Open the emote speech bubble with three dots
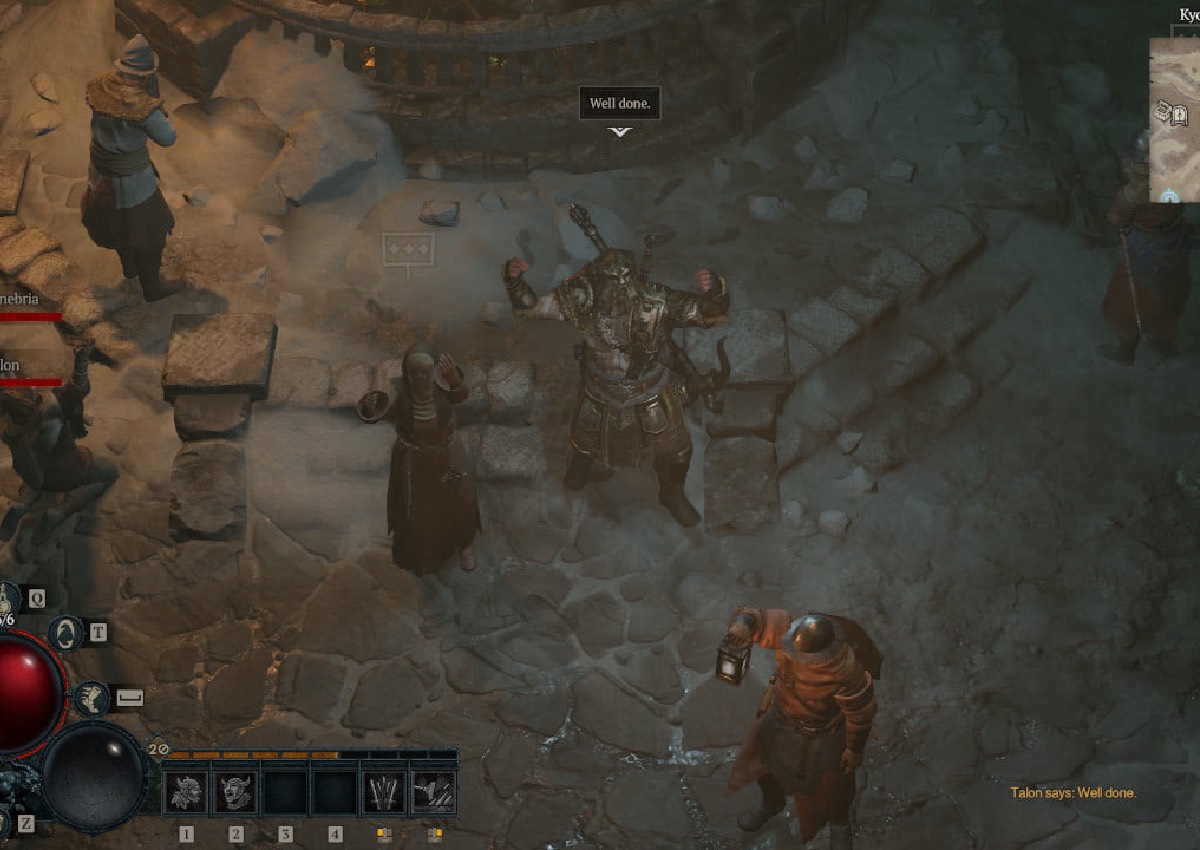This screenshot has width=1200, height=850. pos(409,248)
